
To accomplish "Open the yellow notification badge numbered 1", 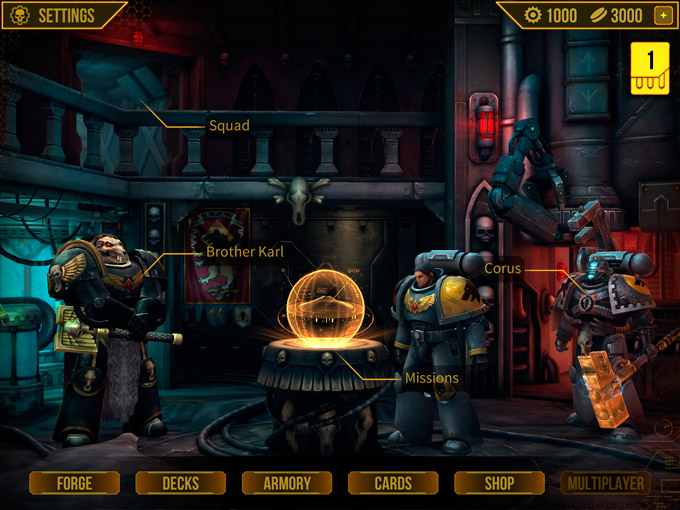I will (x=650, y=66).
